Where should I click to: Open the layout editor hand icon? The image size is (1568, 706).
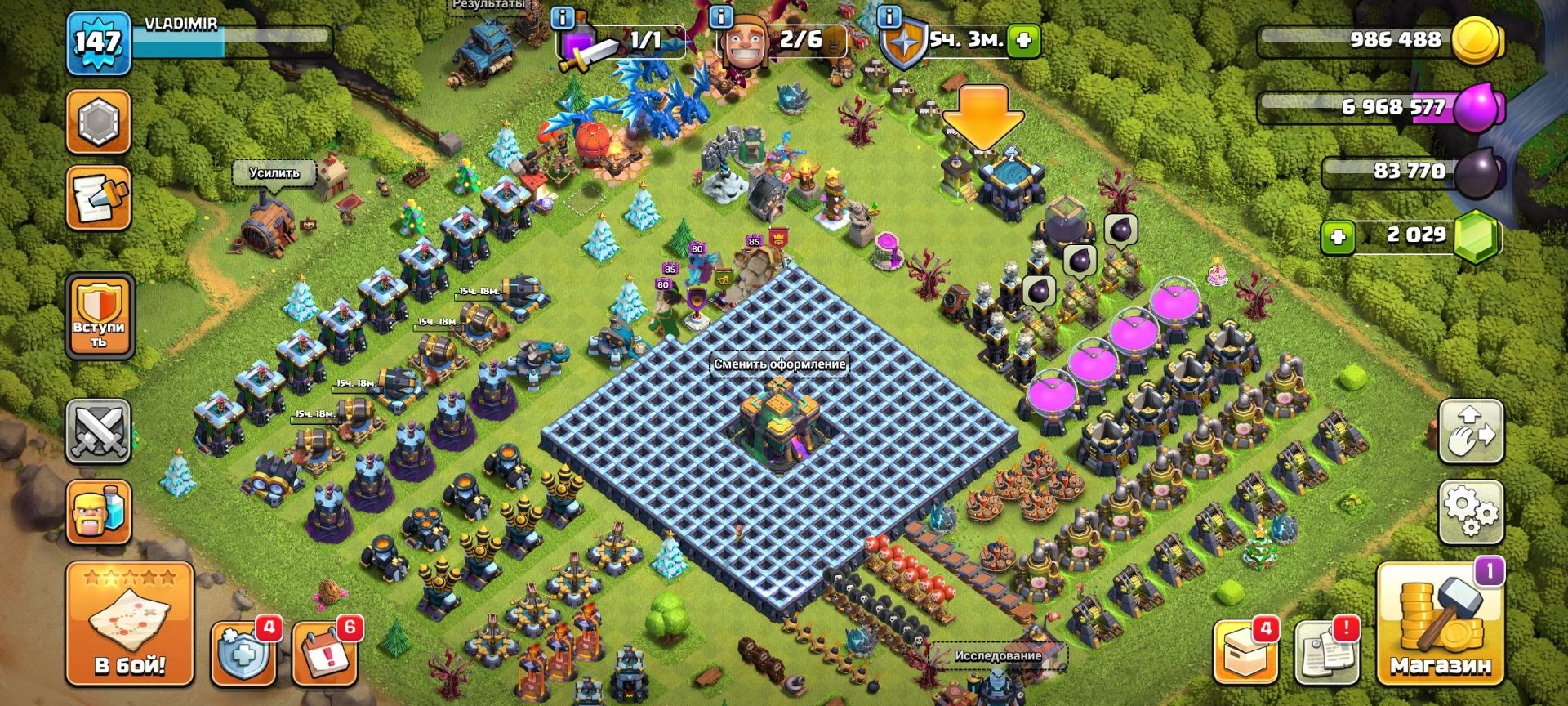tap(1470, 431)
